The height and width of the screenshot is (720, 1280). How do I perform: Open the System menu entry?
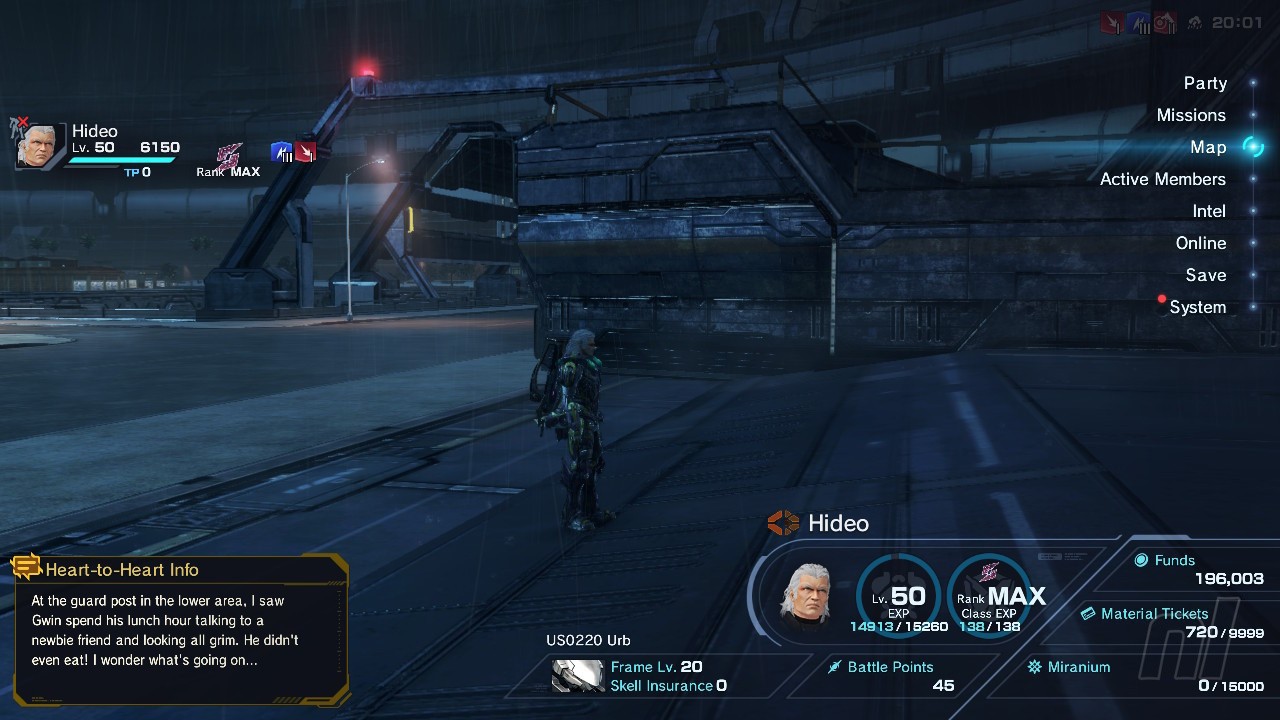(1197, 307)
